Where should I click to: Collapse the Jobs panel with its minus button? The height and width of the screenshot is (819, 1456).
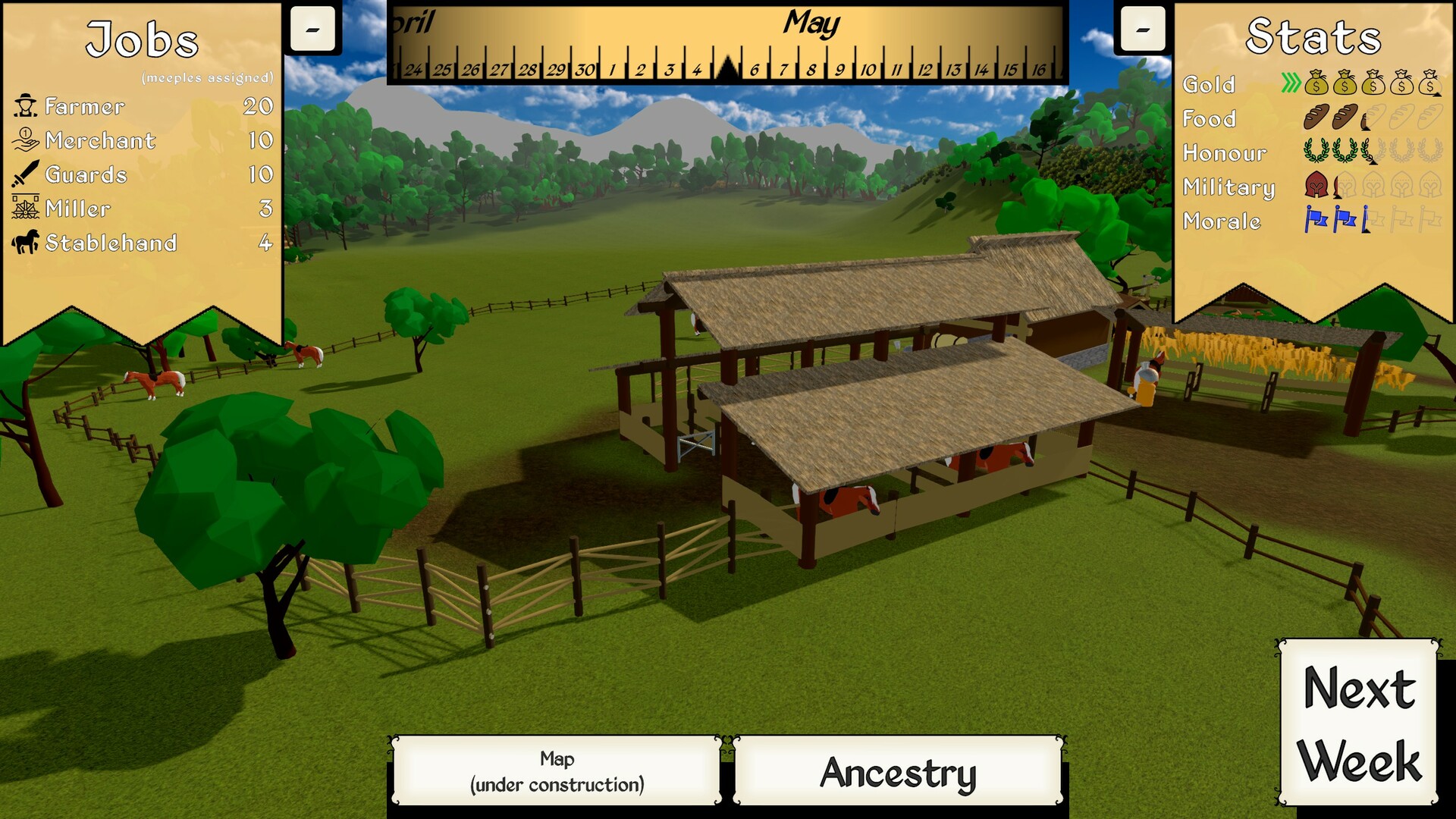pos(312,30)
